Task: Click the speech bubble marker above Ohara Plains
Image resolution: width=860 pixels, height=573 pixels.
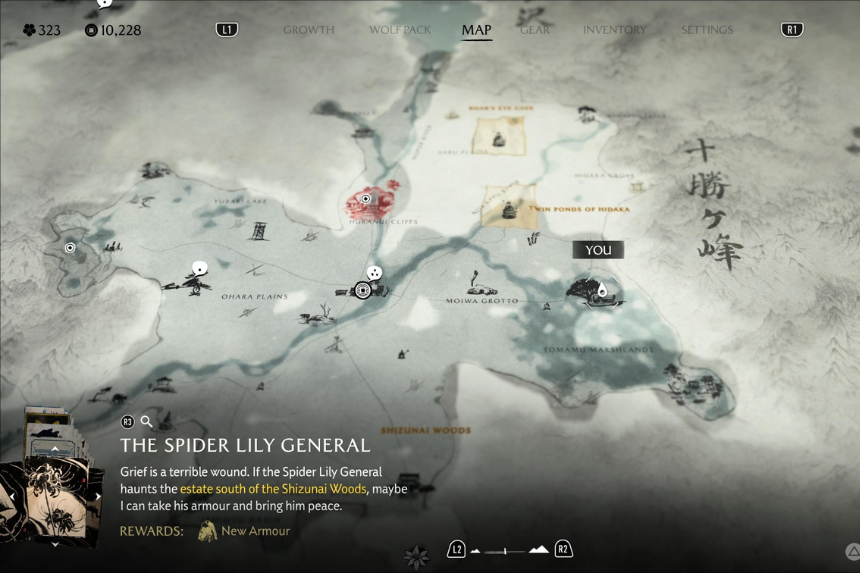Action: [199, 268]
